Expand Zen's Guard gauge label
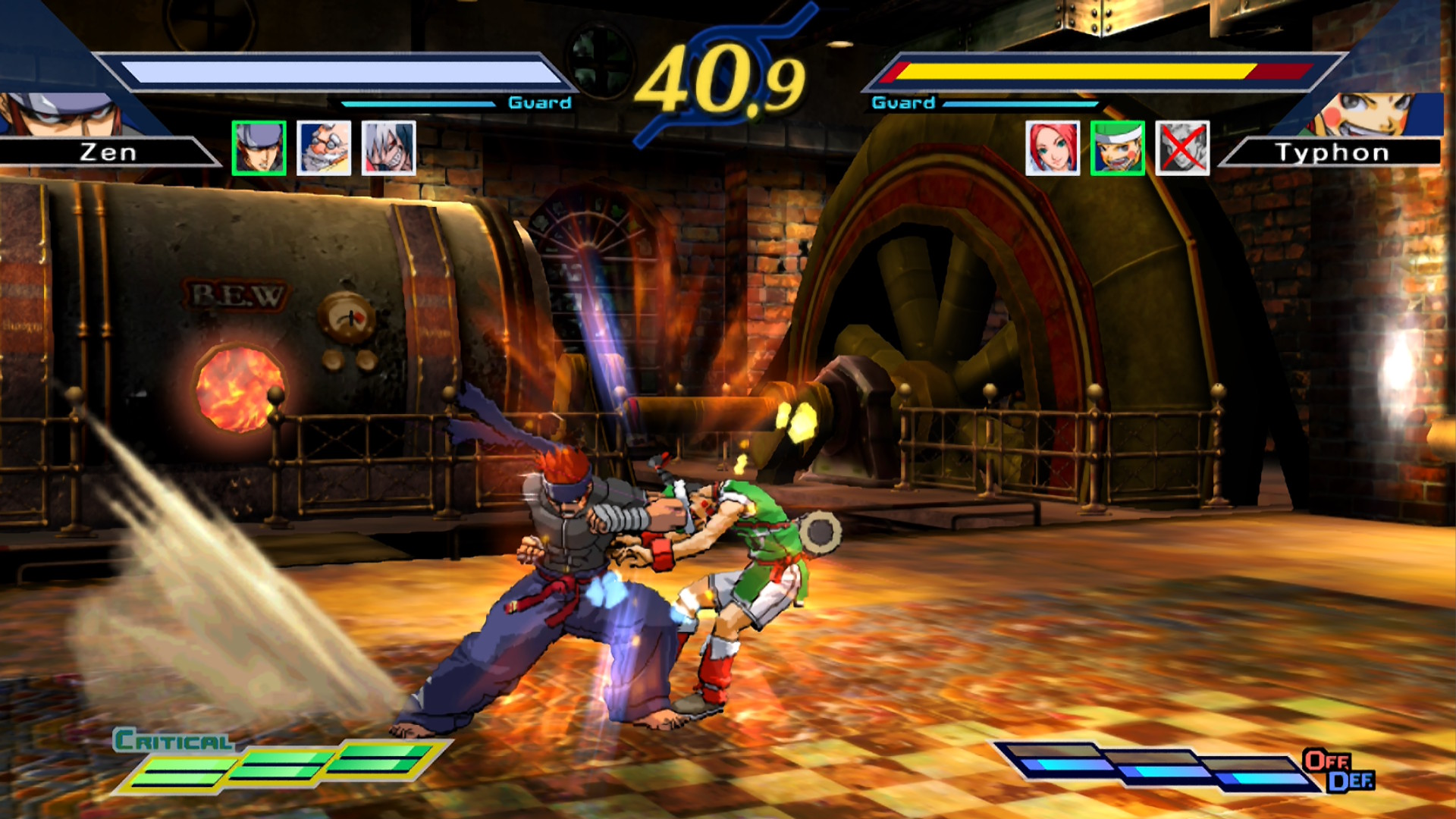Viewport: 1456px width, 819px height. coord(540,102)
